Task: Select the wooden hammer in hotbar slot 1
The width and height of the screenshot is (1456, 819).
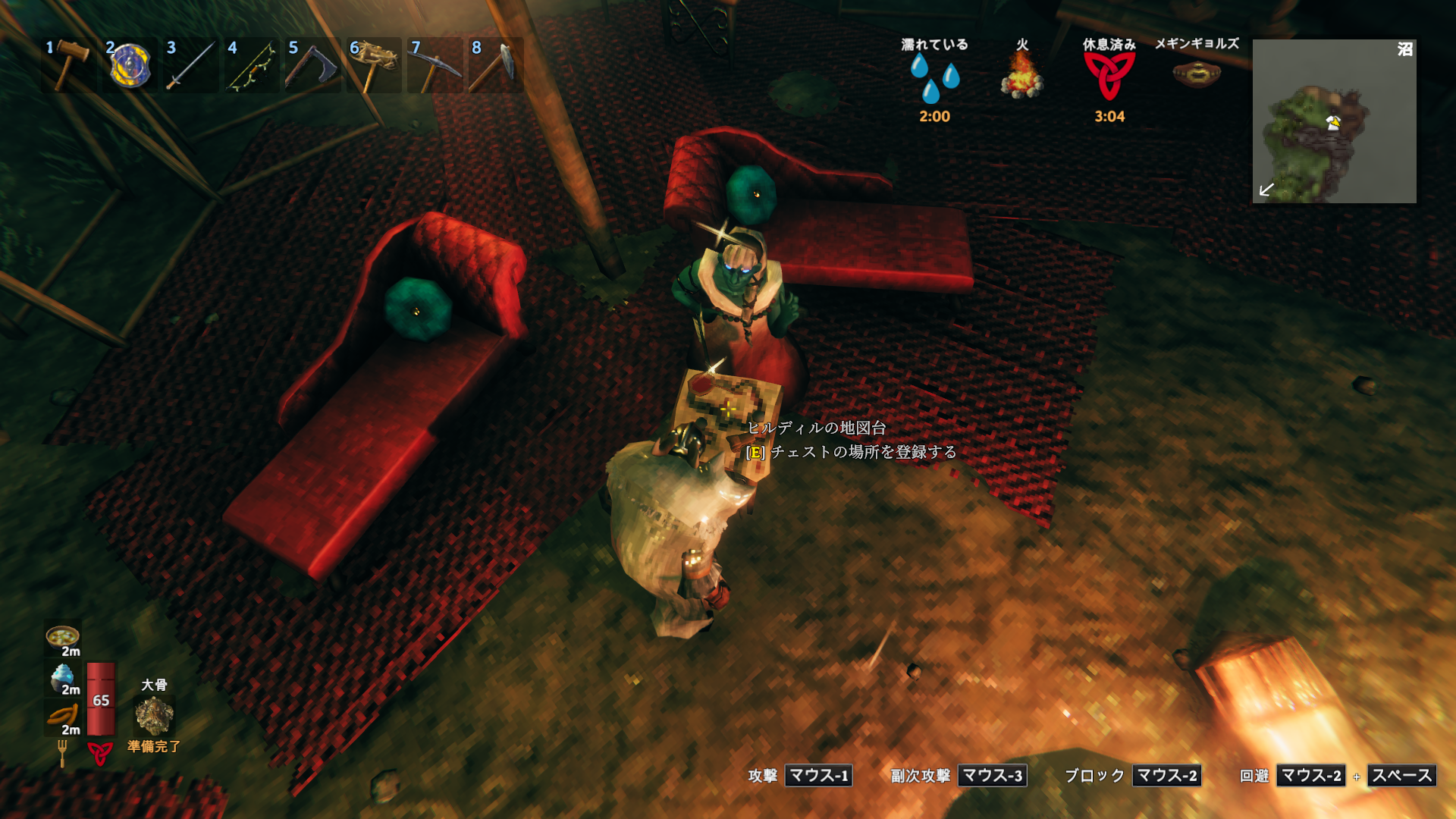Action: [x=70, y=65]
